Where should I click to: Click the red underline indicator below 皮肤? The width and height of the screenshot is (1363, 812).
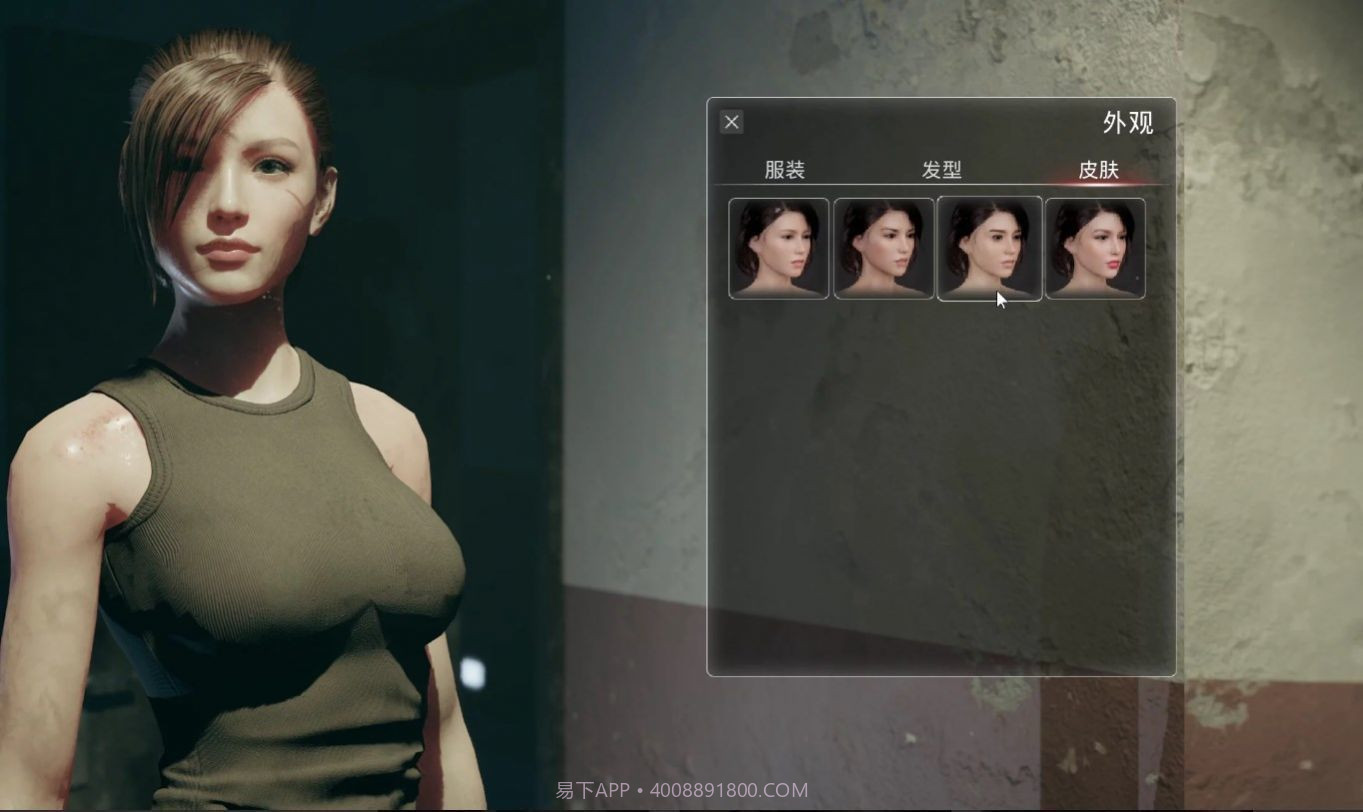(1099, 186)
